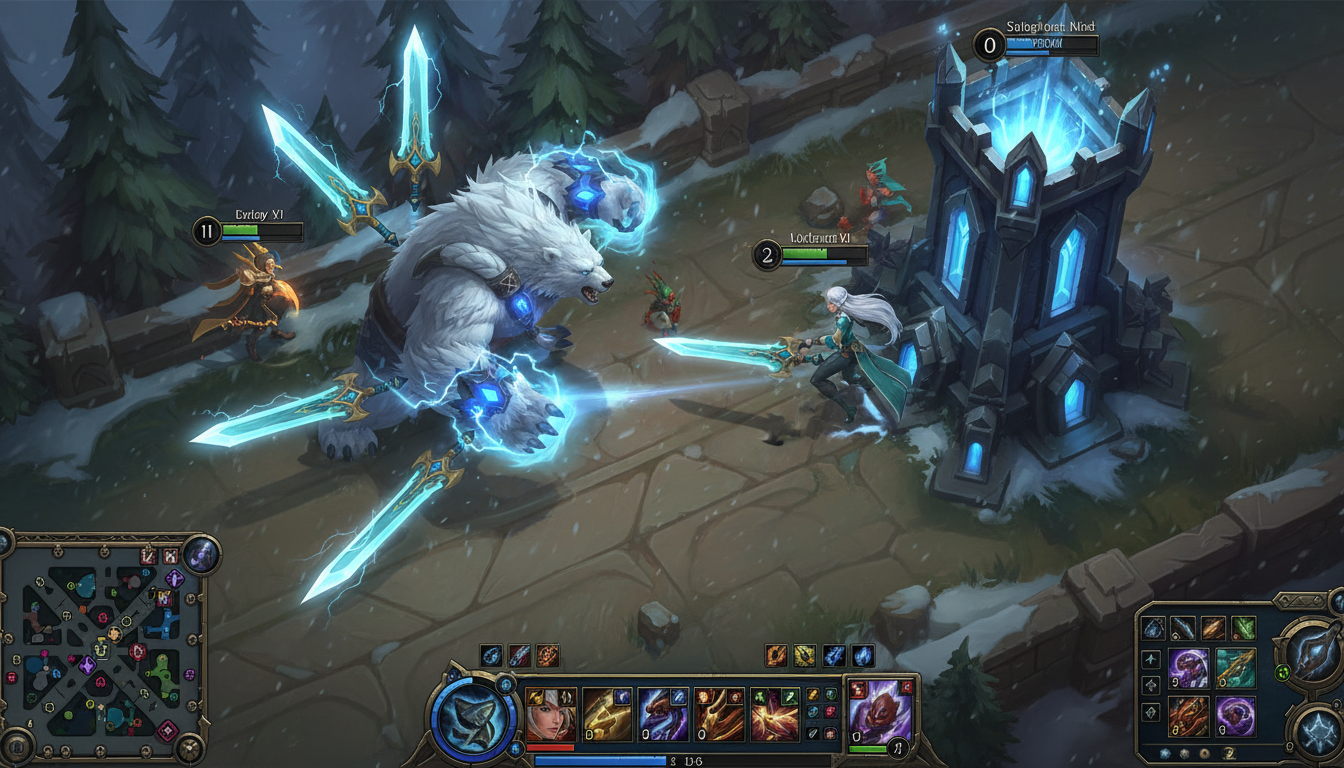
Task: Toggle the snowflake filter below the inventory grid
Action: [1164, 754]
